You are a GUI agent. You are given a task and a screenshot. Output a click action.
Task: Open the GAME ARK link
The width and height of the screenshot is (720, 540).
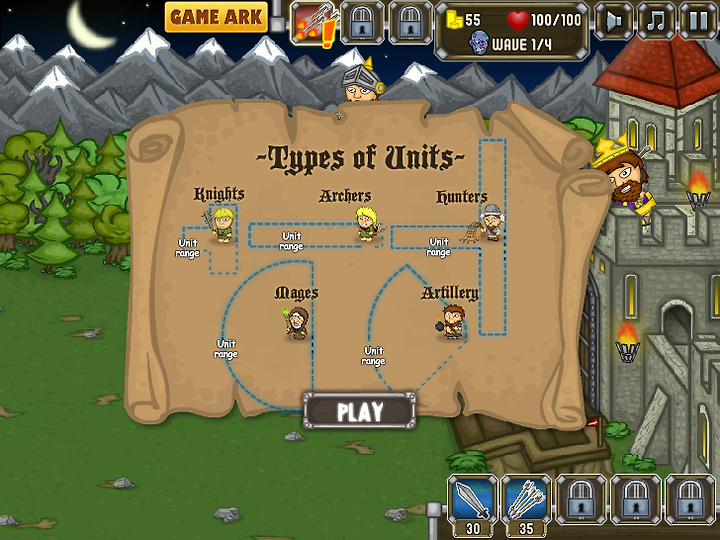[x=216, y=17]
